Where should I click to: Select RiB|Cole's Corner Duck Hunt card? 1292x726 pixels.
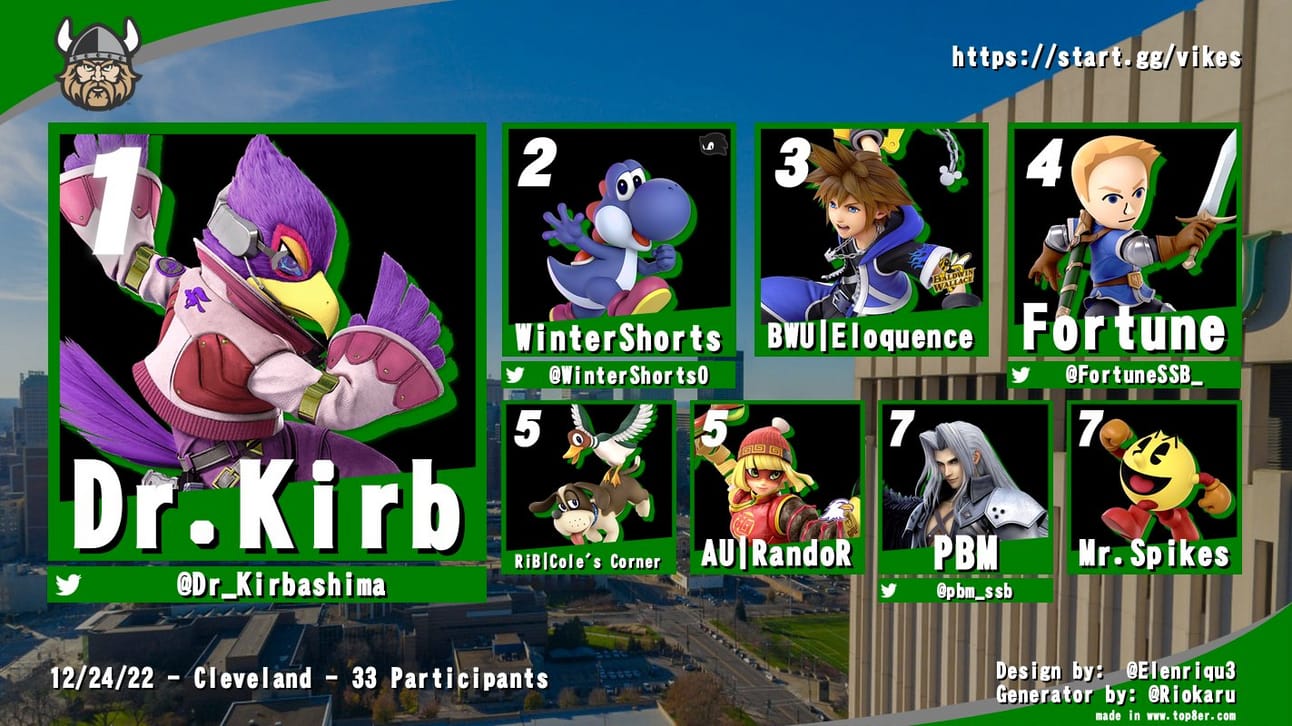click(589, 485)
